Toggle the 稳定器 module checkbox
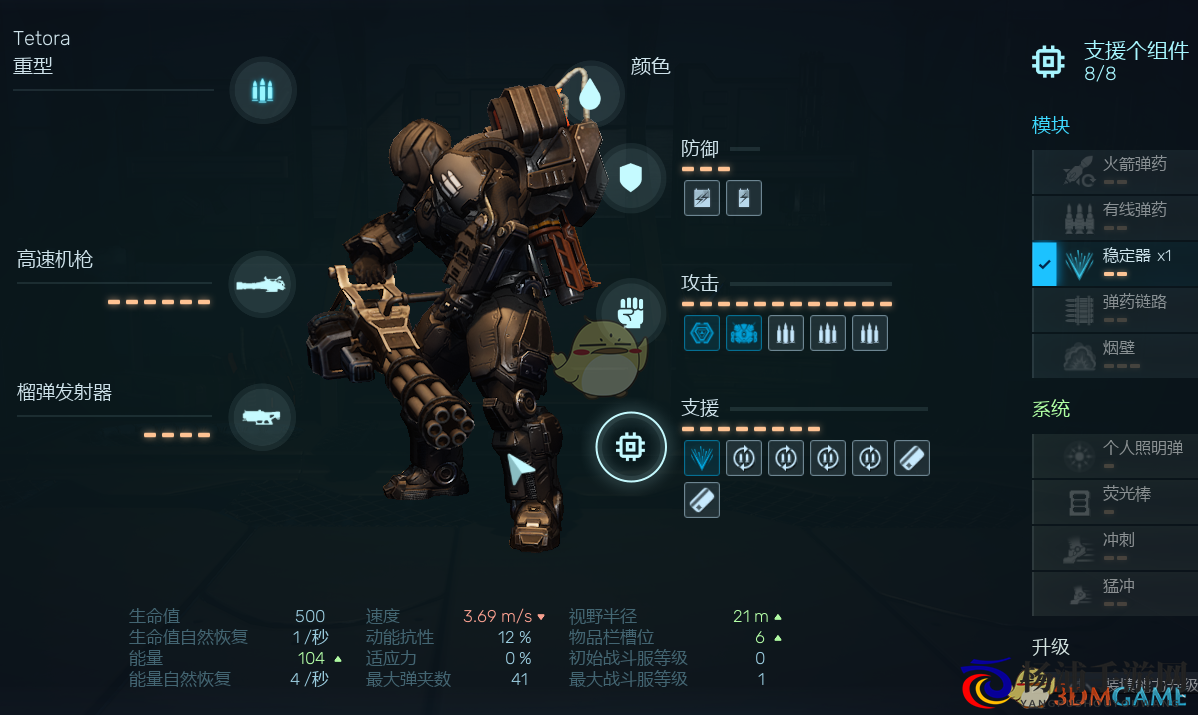This screenshot has height=715, width=1198. 1044,264
